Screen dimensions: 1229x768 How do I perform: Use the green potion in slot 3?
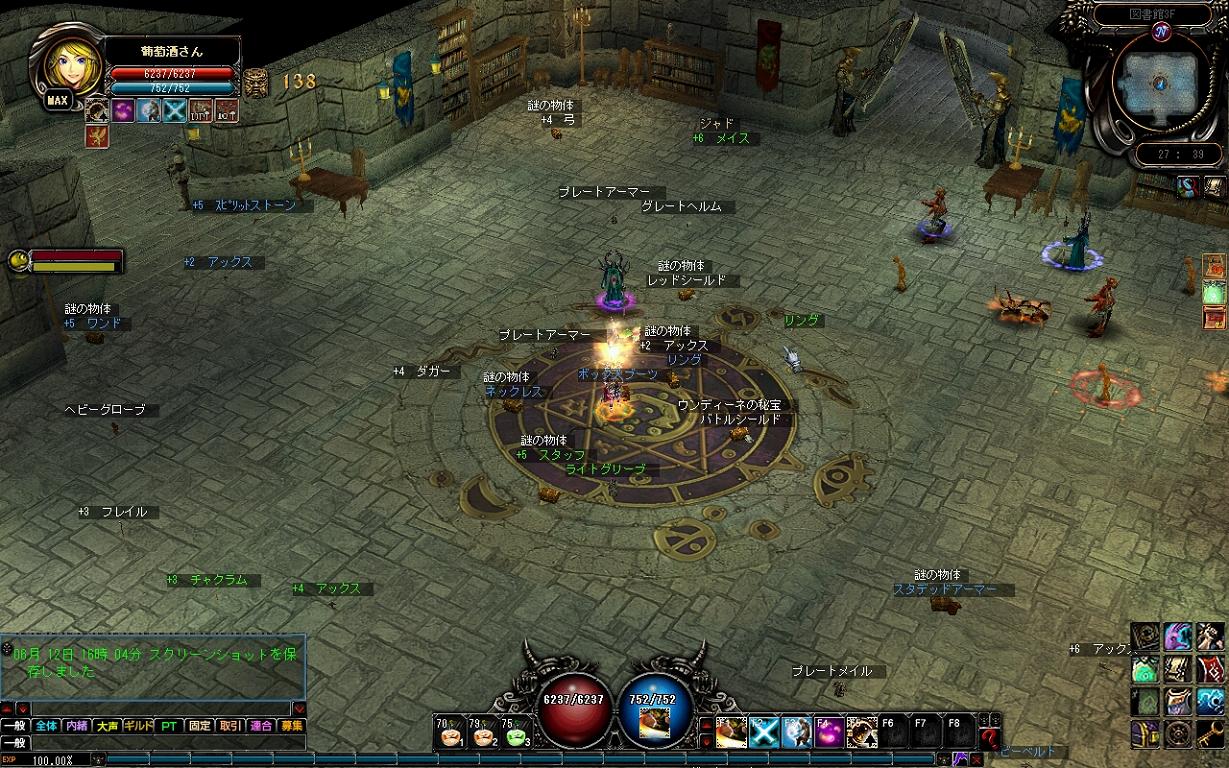coord(517,735)
